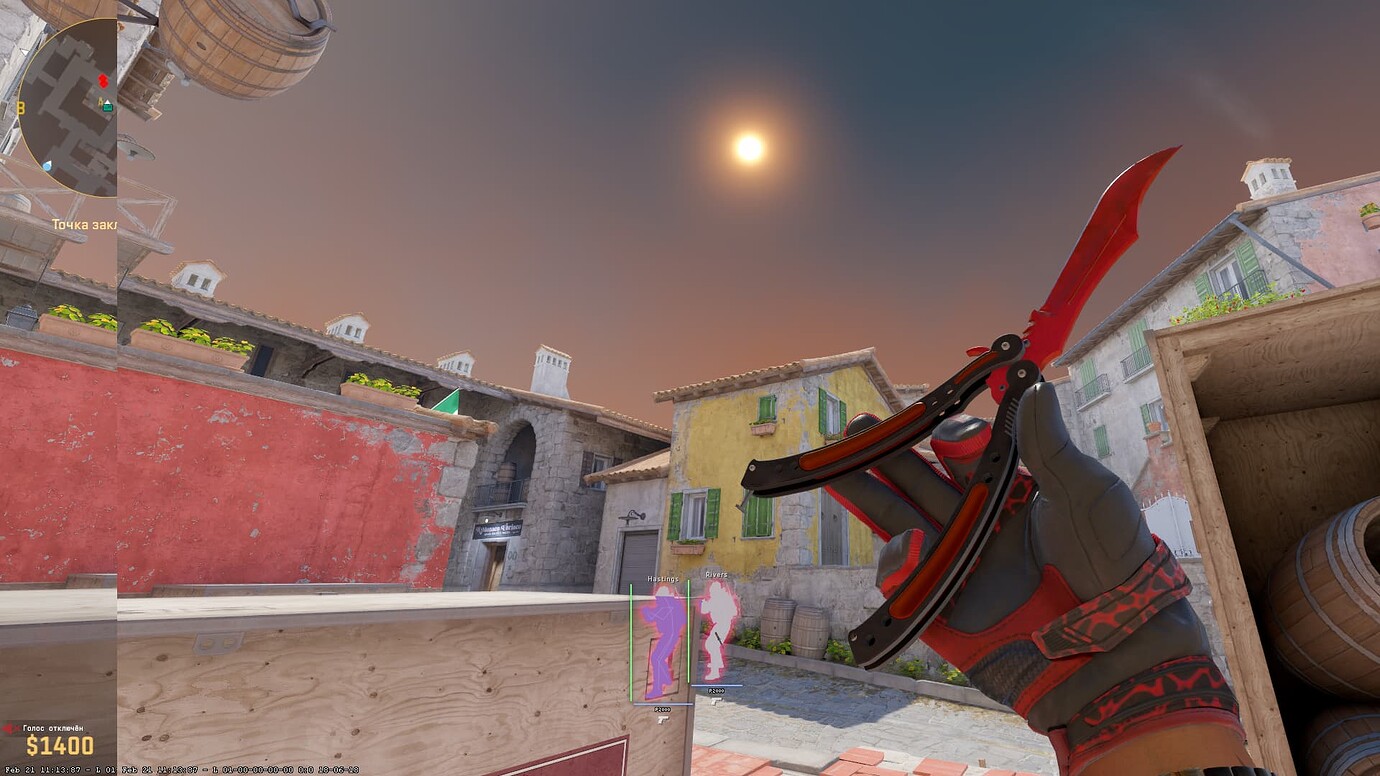Click the P2000 text label under Rivers

[717, 690]
